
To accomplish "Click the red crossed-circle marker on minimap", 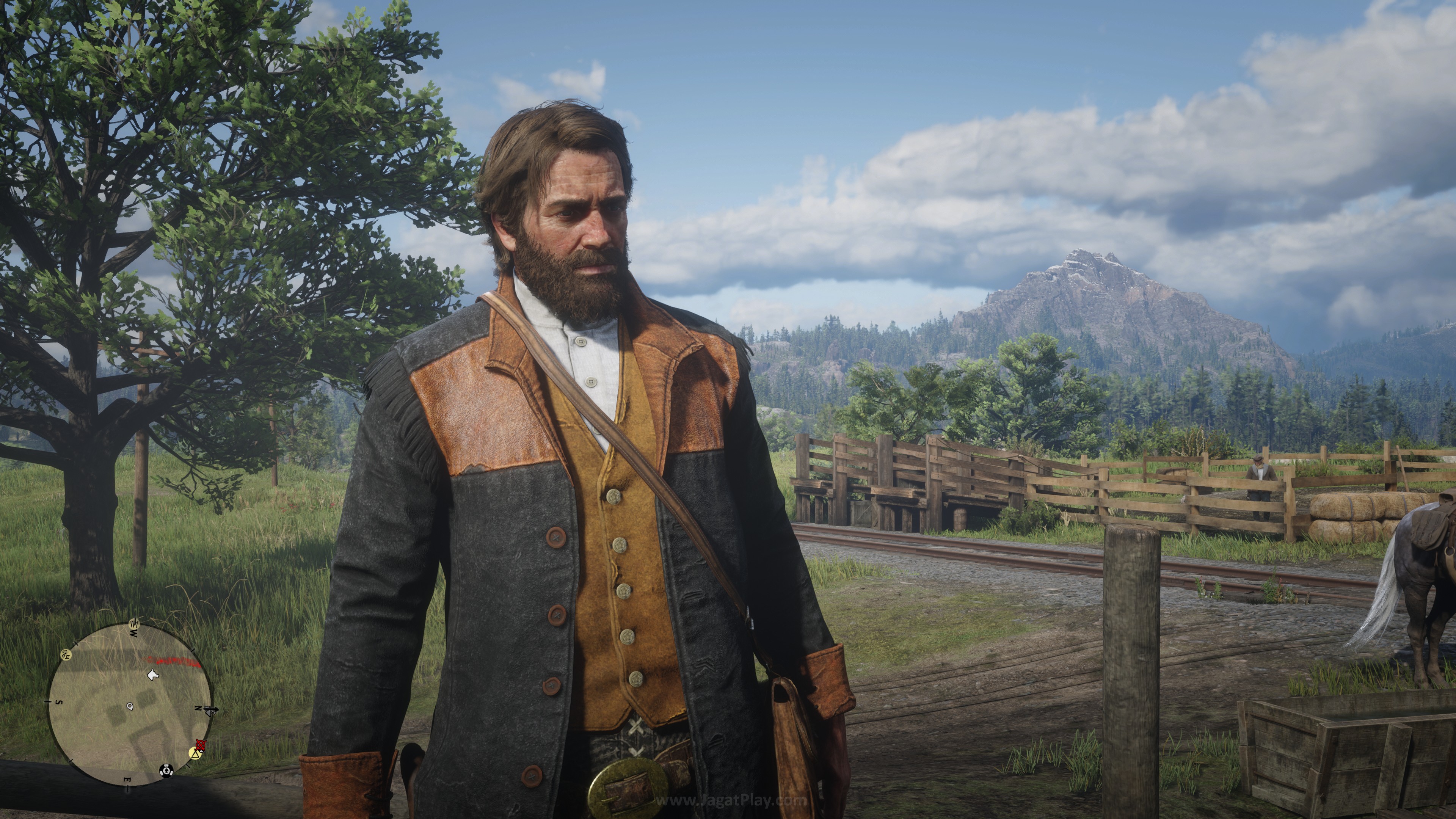I will (x=200, y=744).
